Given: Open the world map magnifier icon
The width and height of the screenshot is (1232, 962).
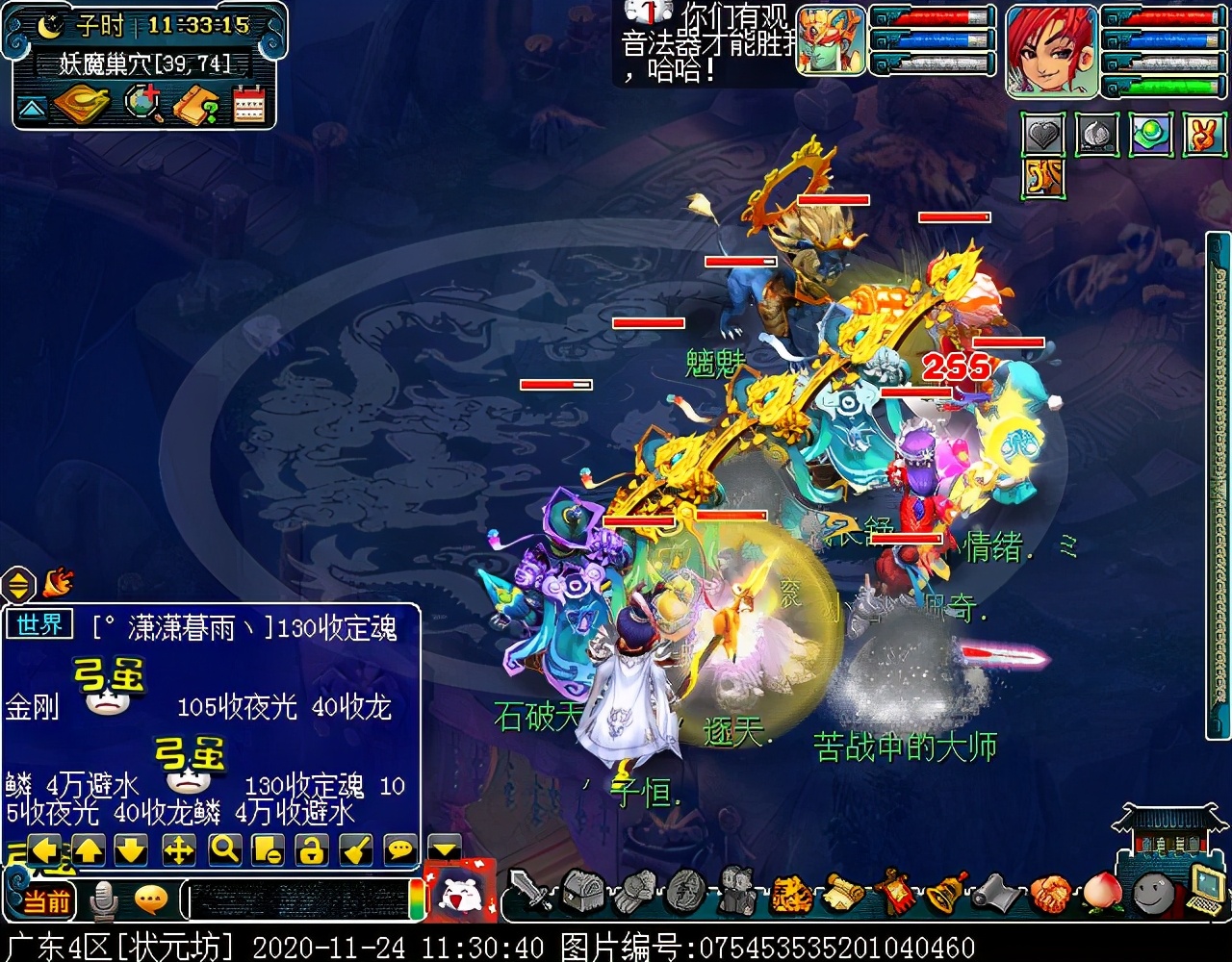Looking at the screenshot, I should (x=144, y=105).
